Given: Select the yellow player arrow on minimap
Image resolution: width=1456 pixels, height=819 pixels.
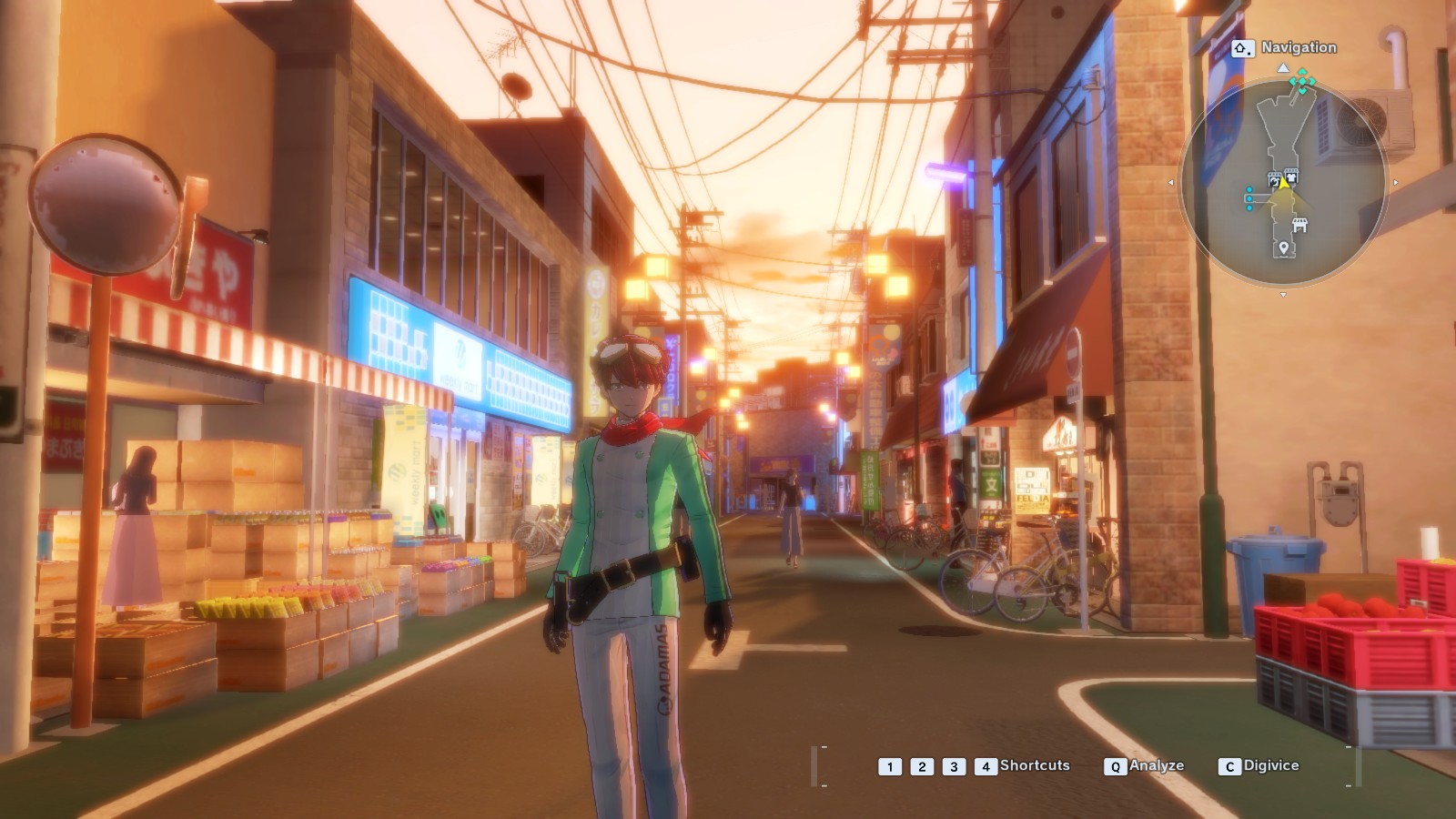Looking at the screenshot, I should tap(1283, 184).
